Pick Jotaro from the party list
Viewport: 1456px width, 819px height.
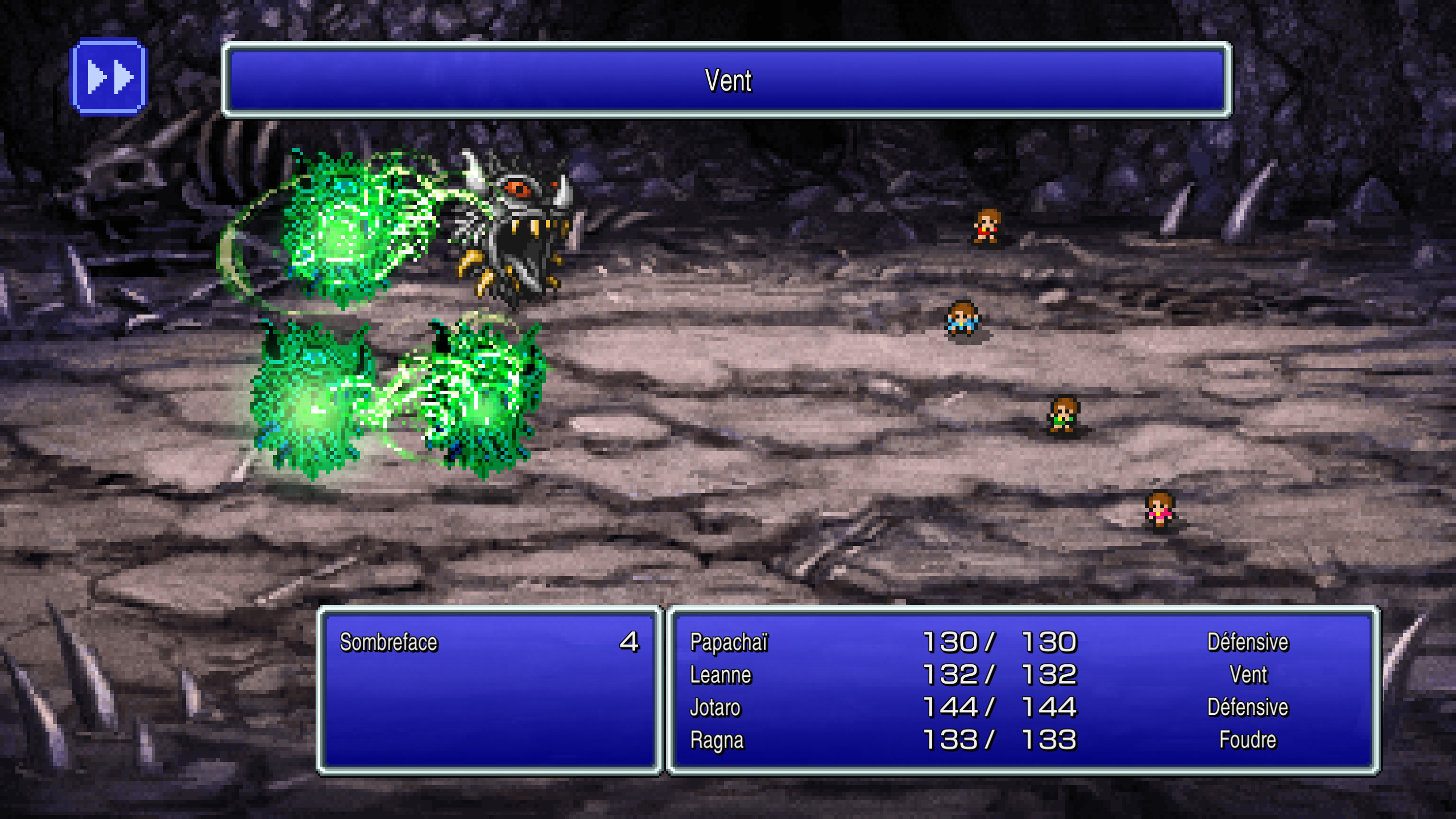tap(715, 708)
